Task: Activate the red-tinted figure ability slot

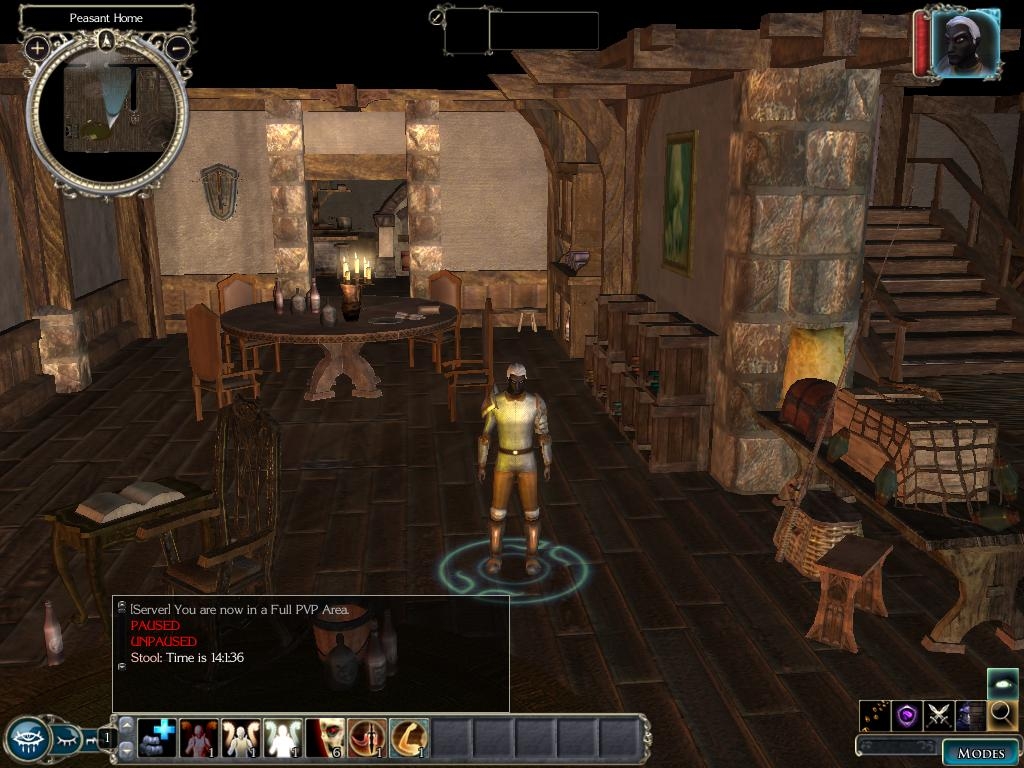Action: pos(199,739)
